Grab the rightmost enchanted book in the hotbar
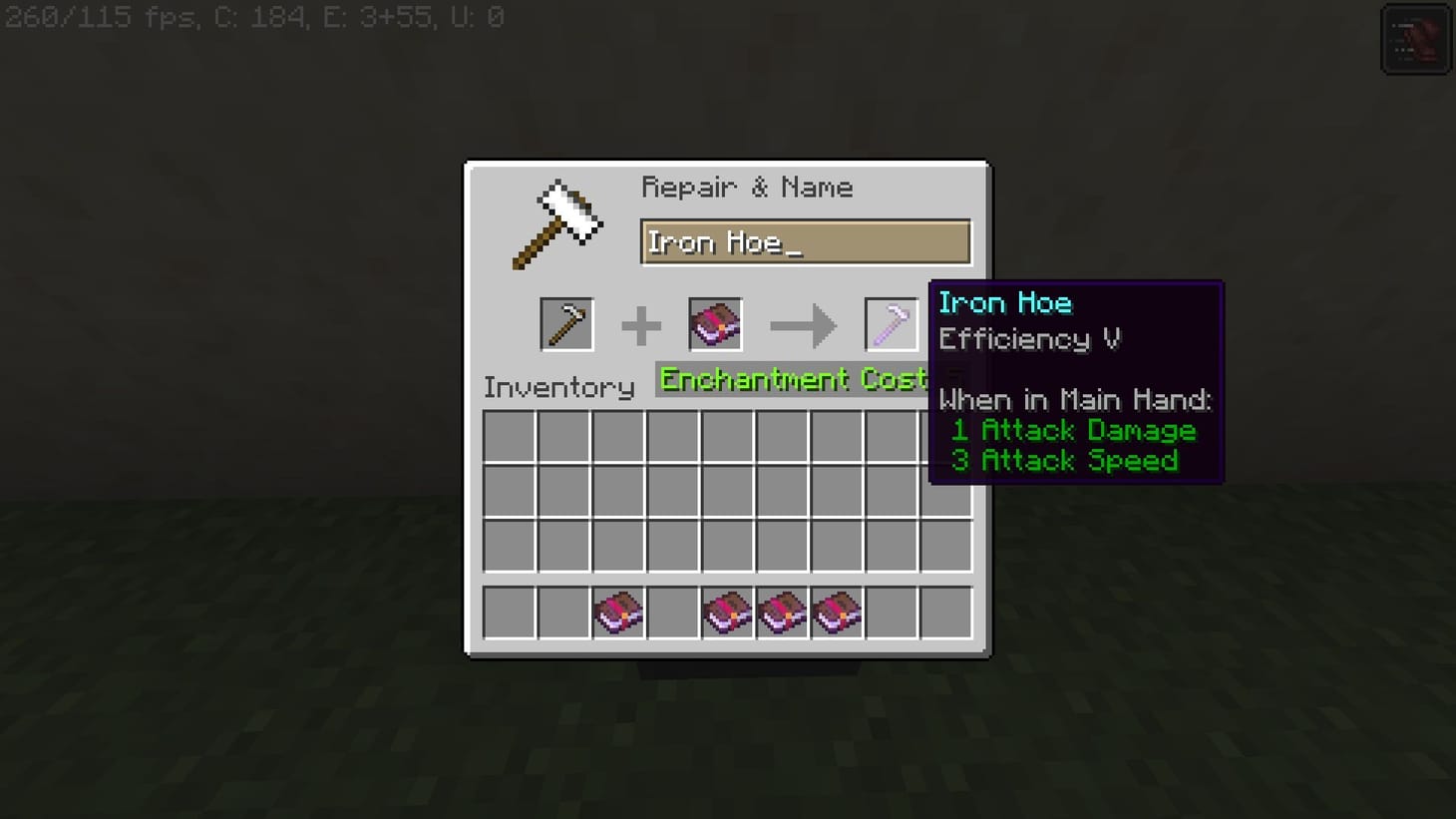 pos(838,613)
